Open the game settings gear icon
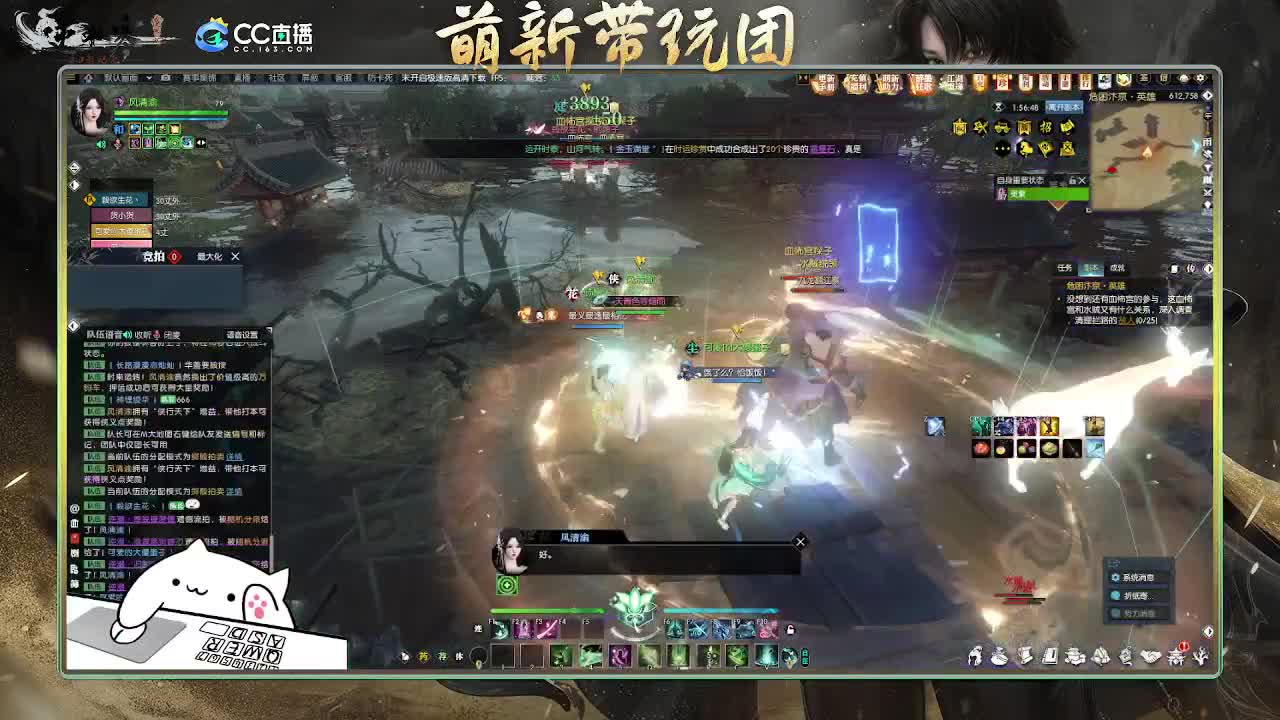This screenshot has width=1280, height=720. pos(1200,78)
